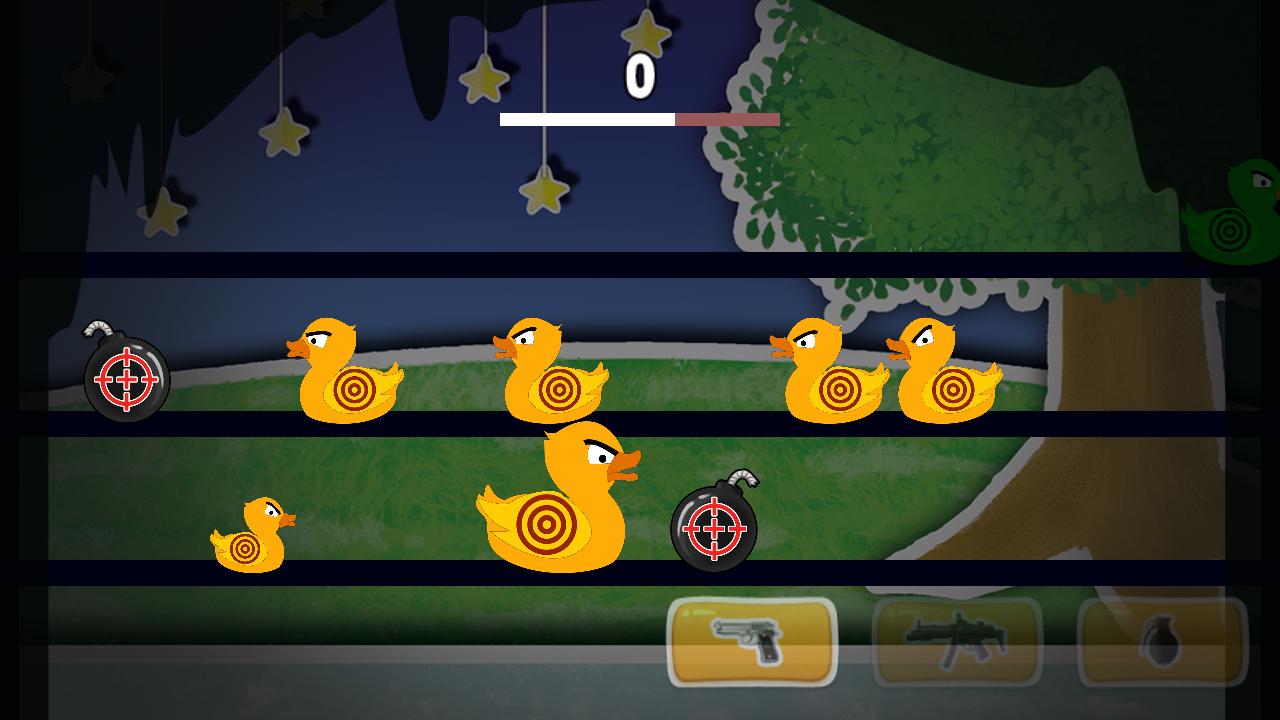Select the pistol weapon
The width and height of the screenshot is (1280, 720).
[750, 643]
